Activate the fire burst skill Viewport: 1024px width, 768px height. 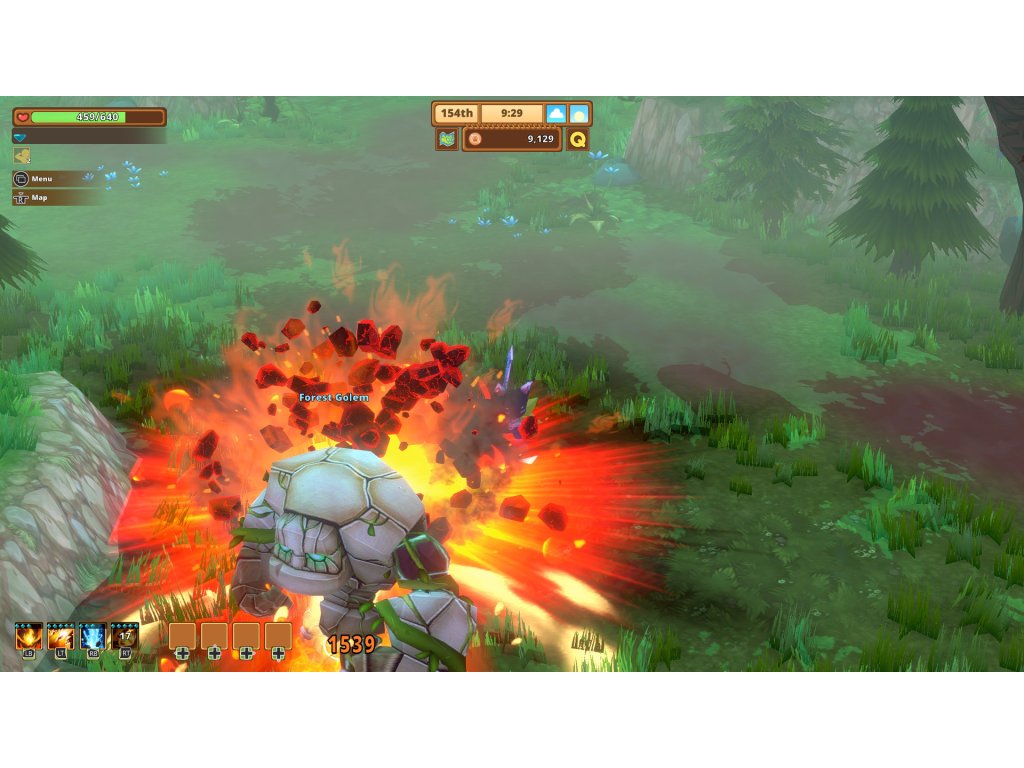click(x=29, y=636)
